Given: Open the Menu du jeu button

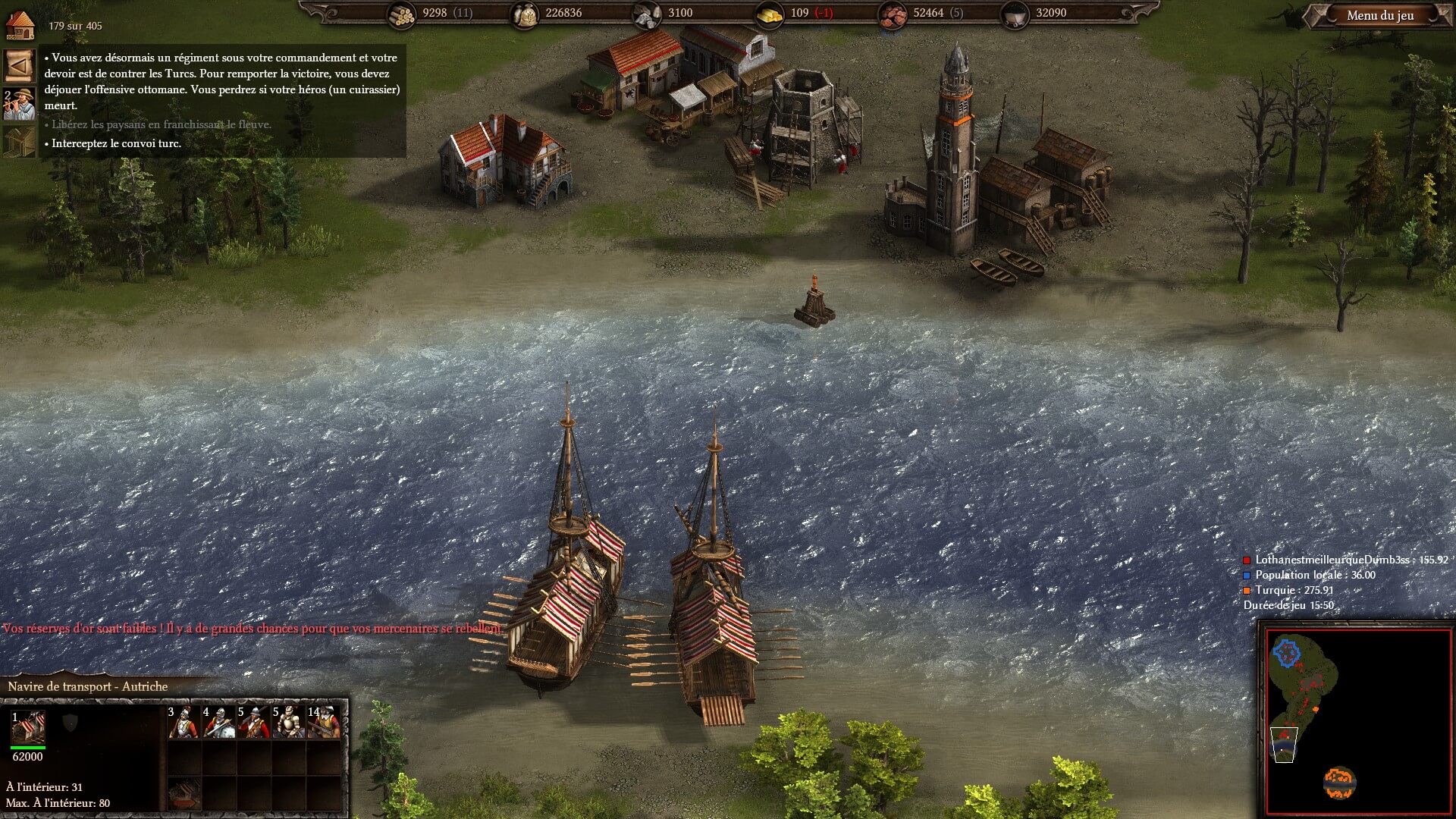Looking at the screenshot, I should pyautogui.click(x=1379, y=15).
